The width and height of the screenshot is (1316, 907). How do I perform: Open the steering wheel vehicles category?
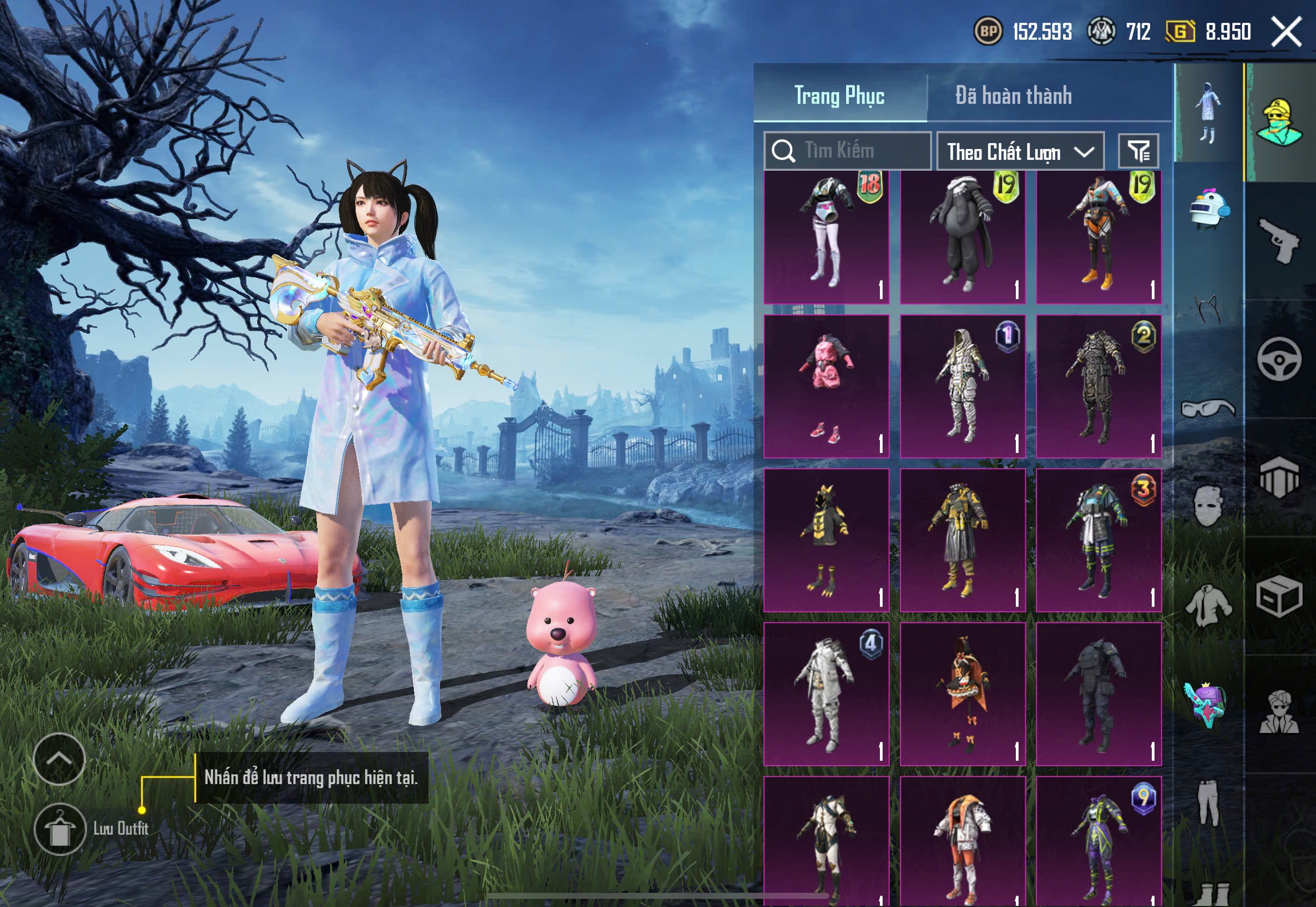pos(1279,359)
